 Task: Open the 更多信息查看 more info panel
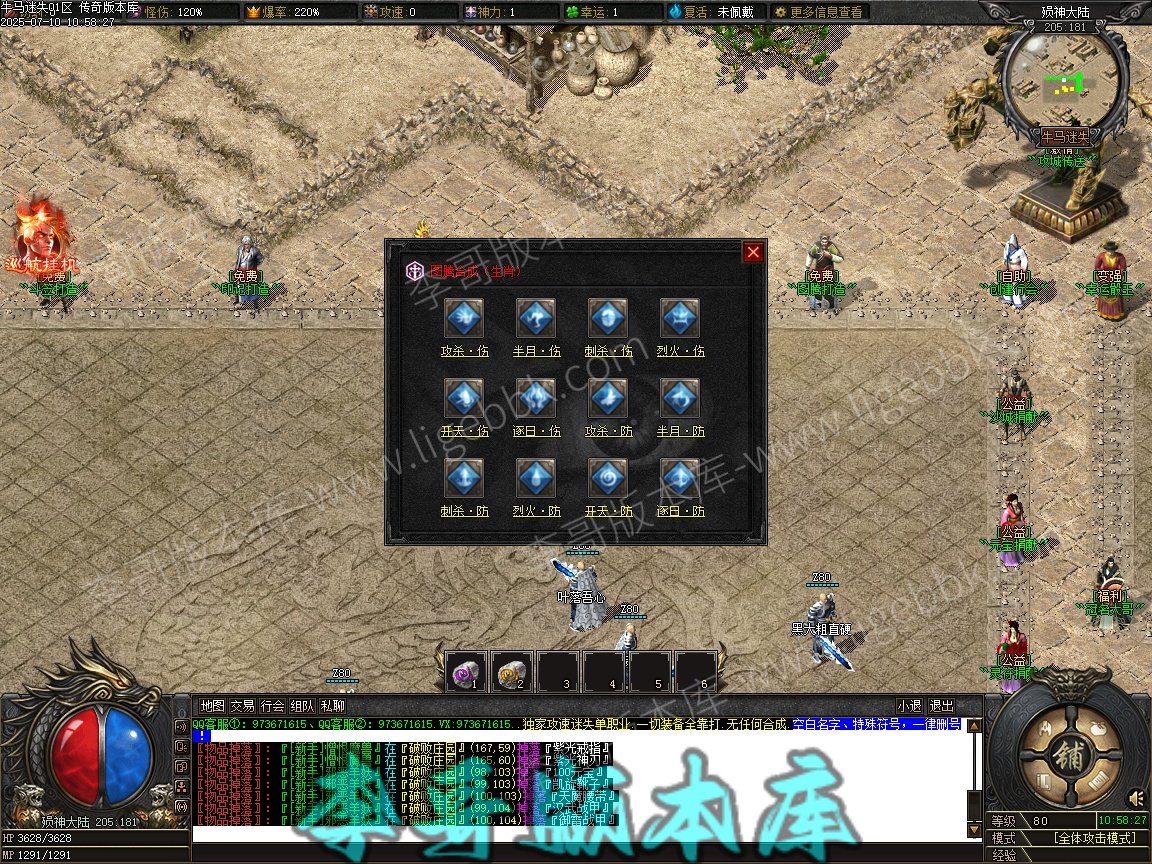click(x=817, y=12)
